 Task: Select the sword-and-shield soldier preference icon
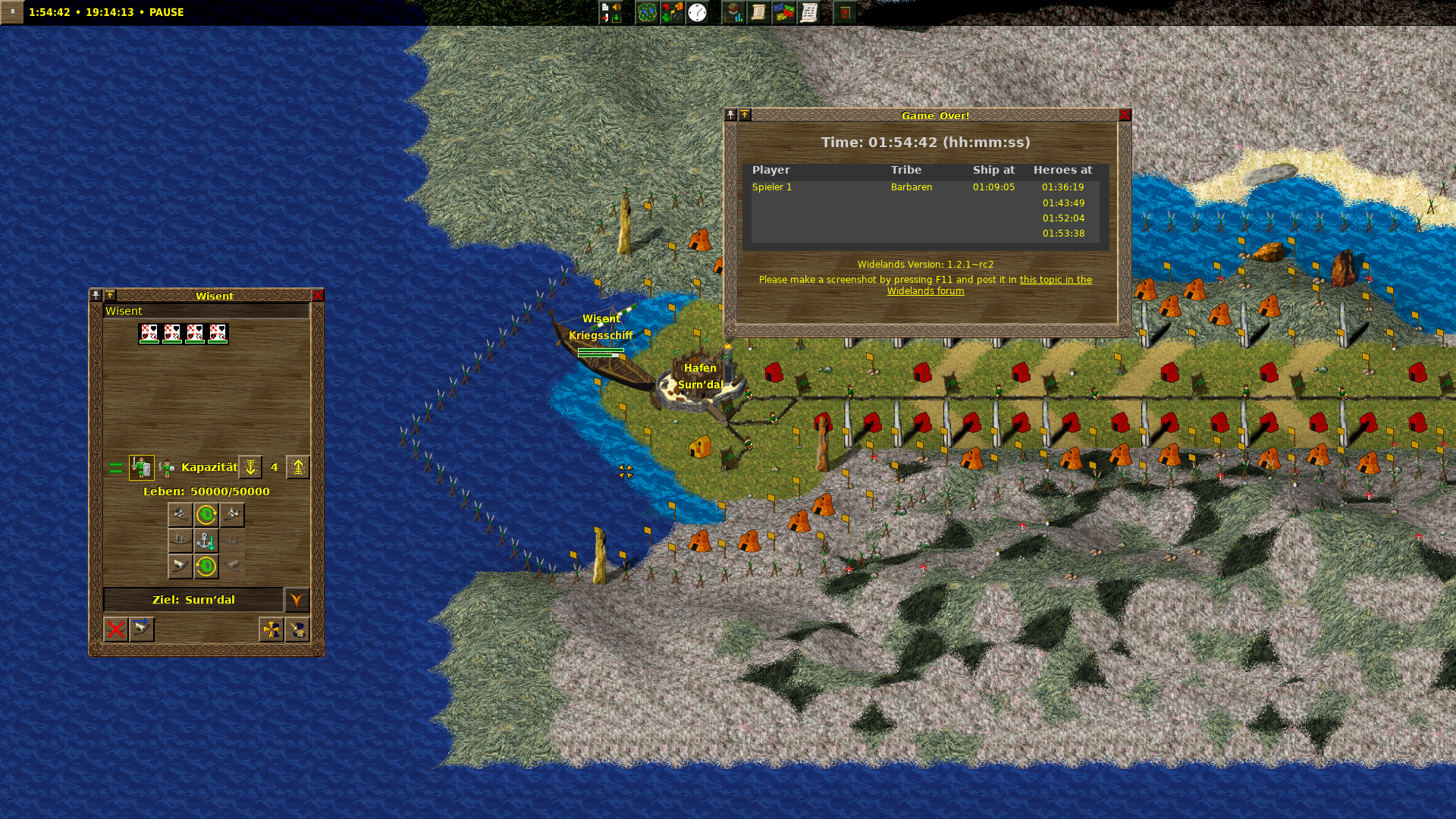pyautogui.click(x=142, y=467)
